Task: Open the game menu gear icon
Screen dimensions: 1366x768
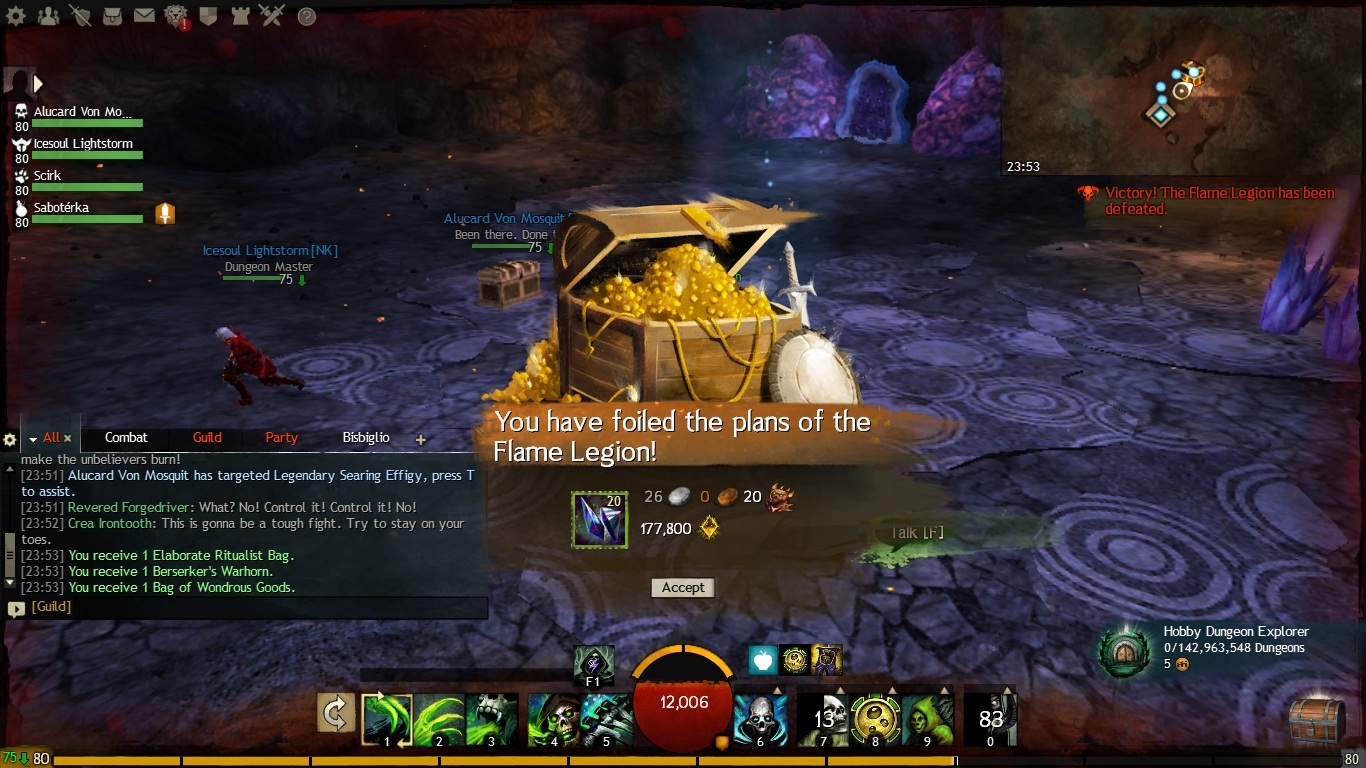Action: click(18, 16)
